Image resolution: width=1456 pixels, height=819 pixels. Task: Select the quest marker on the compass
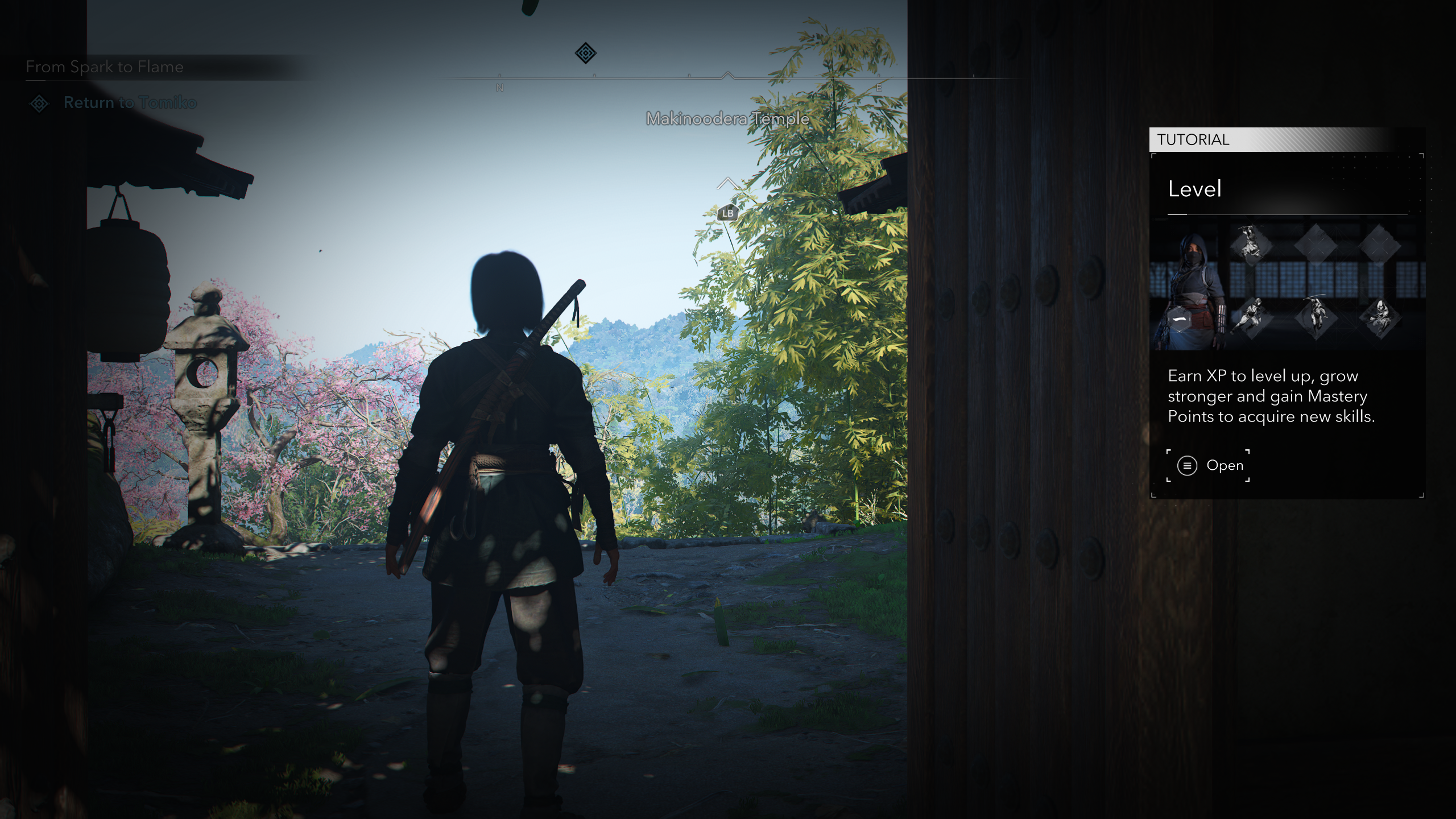pyautogui.click(x=585, y=53)
